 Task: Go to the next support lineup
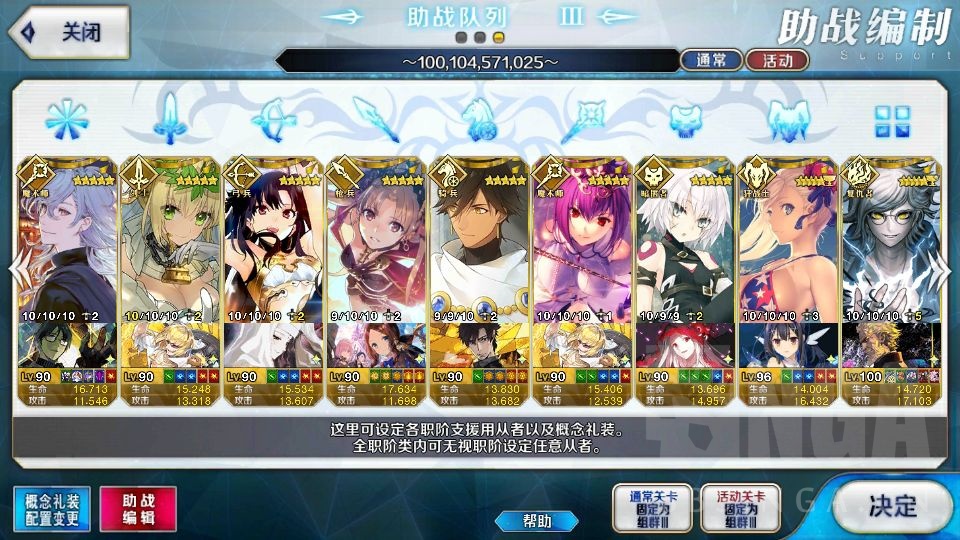944,268
